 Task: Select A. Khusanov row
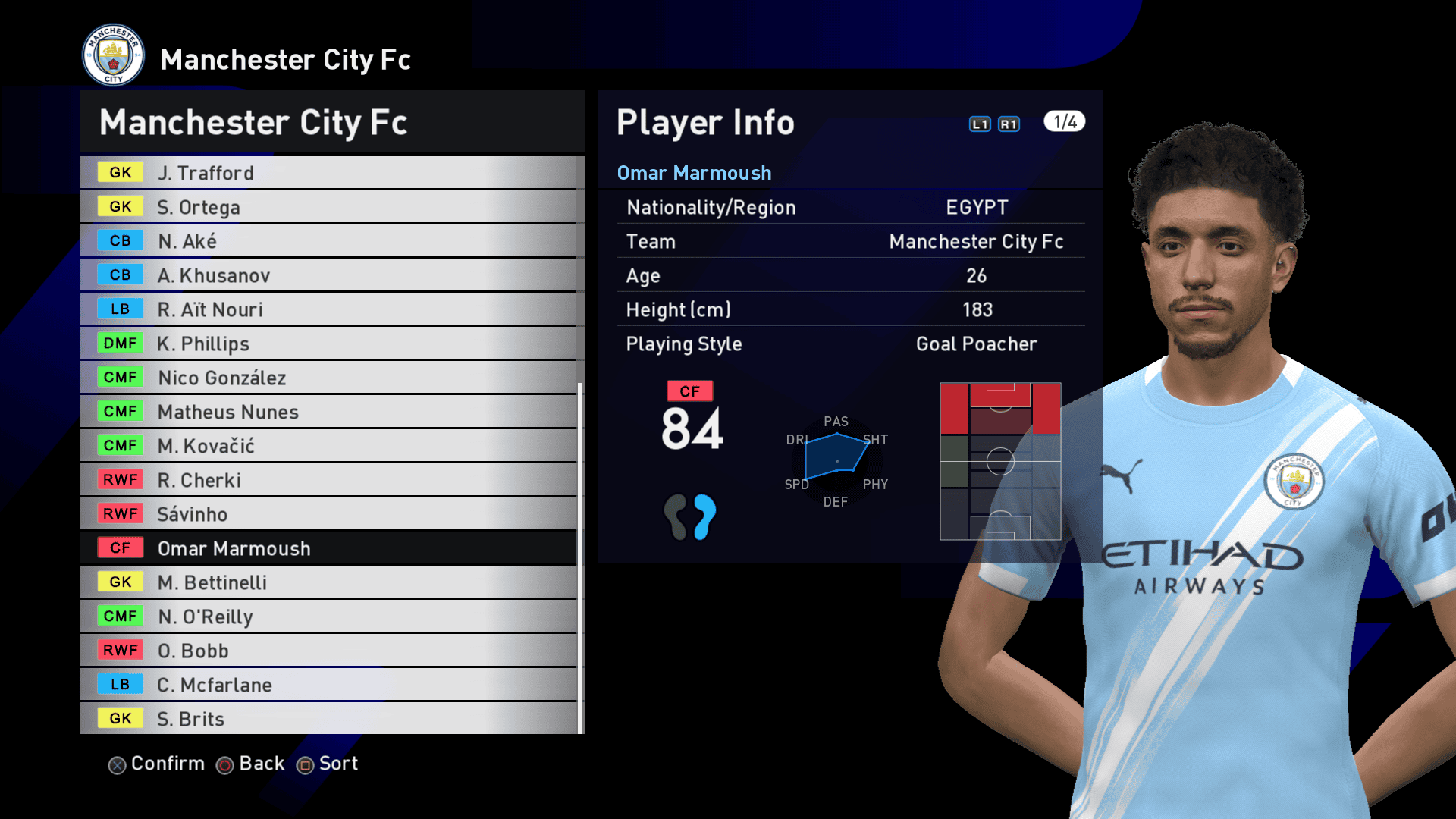[x=328, y=275]
